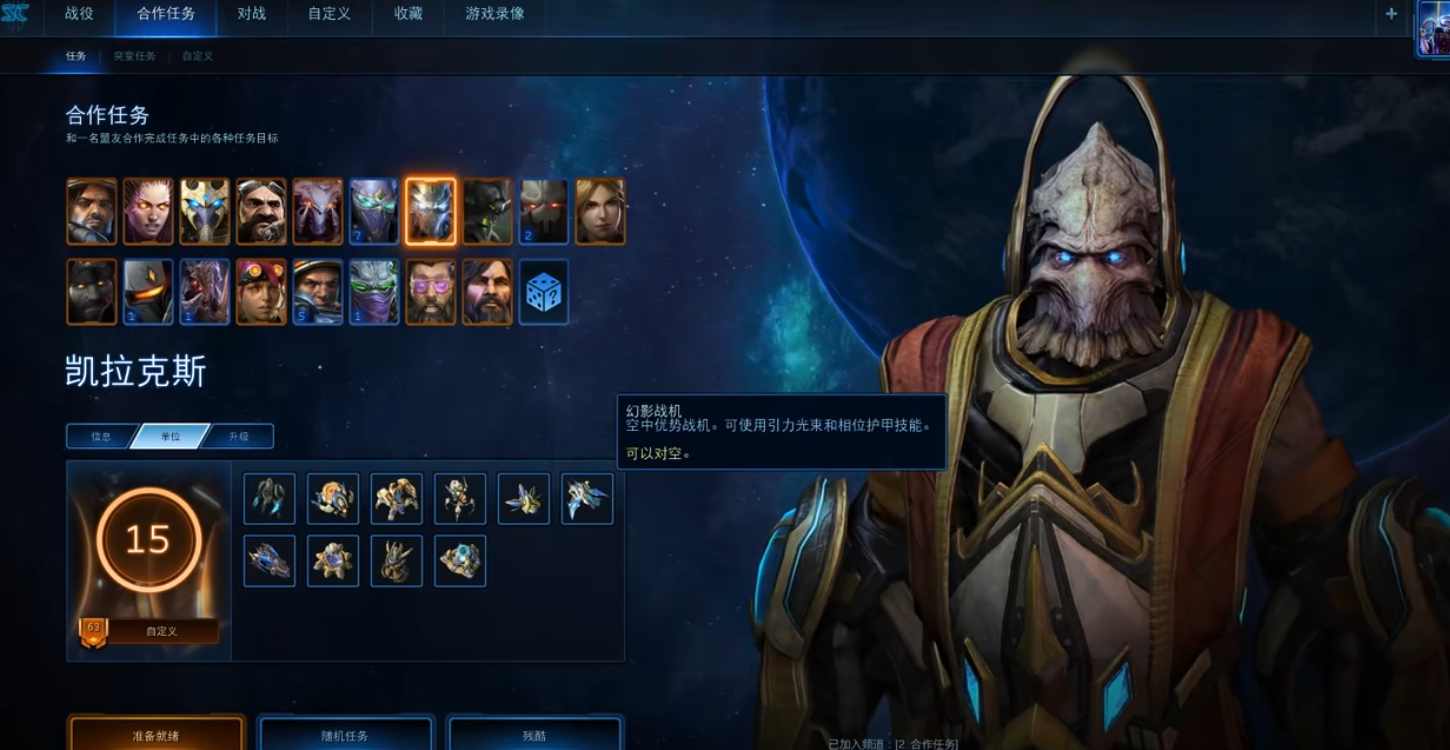The width and height of the screenshot is (1450, 750).
Task: Select the photon cannon structure icon
Action: [x=333, y=562]
